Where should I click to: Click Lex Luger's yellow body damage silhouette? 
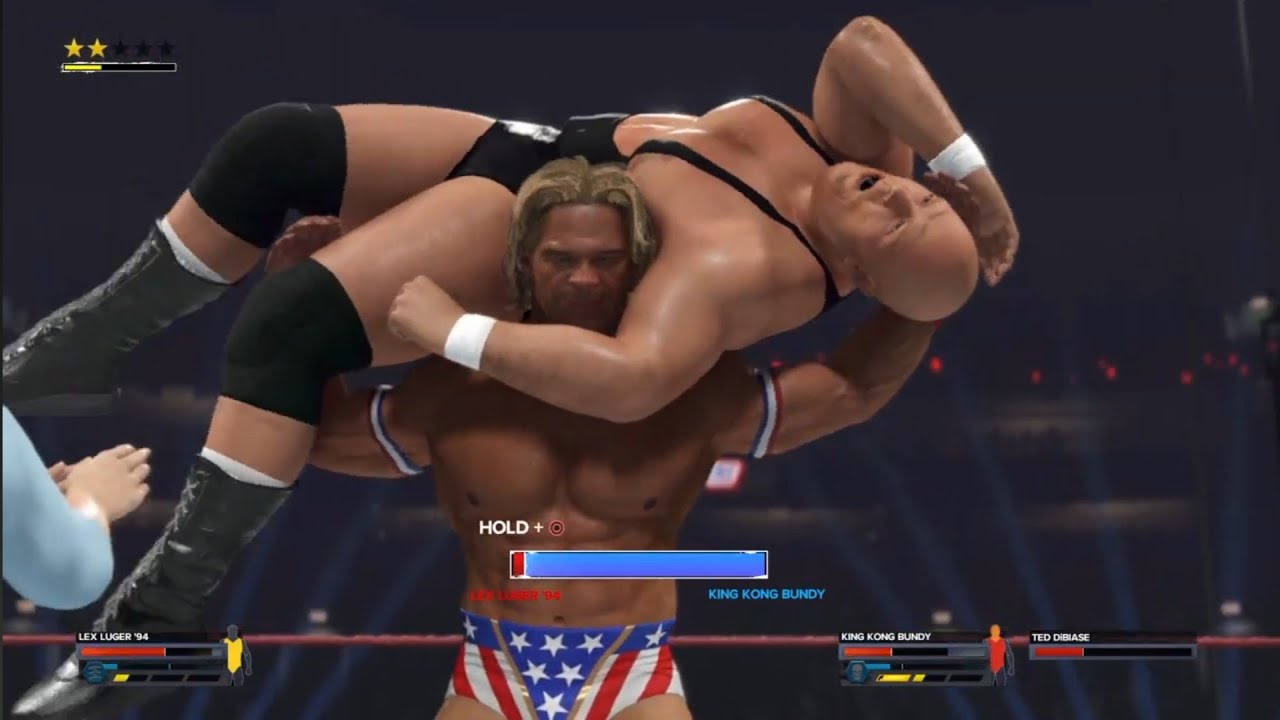[235, 654]
